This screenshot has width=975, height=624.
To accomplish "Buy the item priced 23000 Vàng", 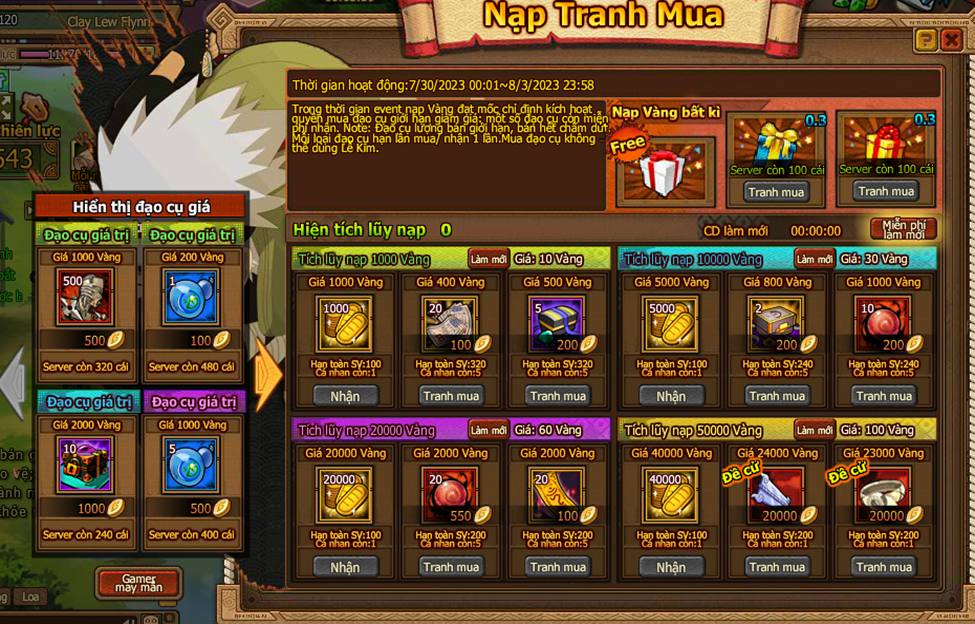I will click(883, 567).
